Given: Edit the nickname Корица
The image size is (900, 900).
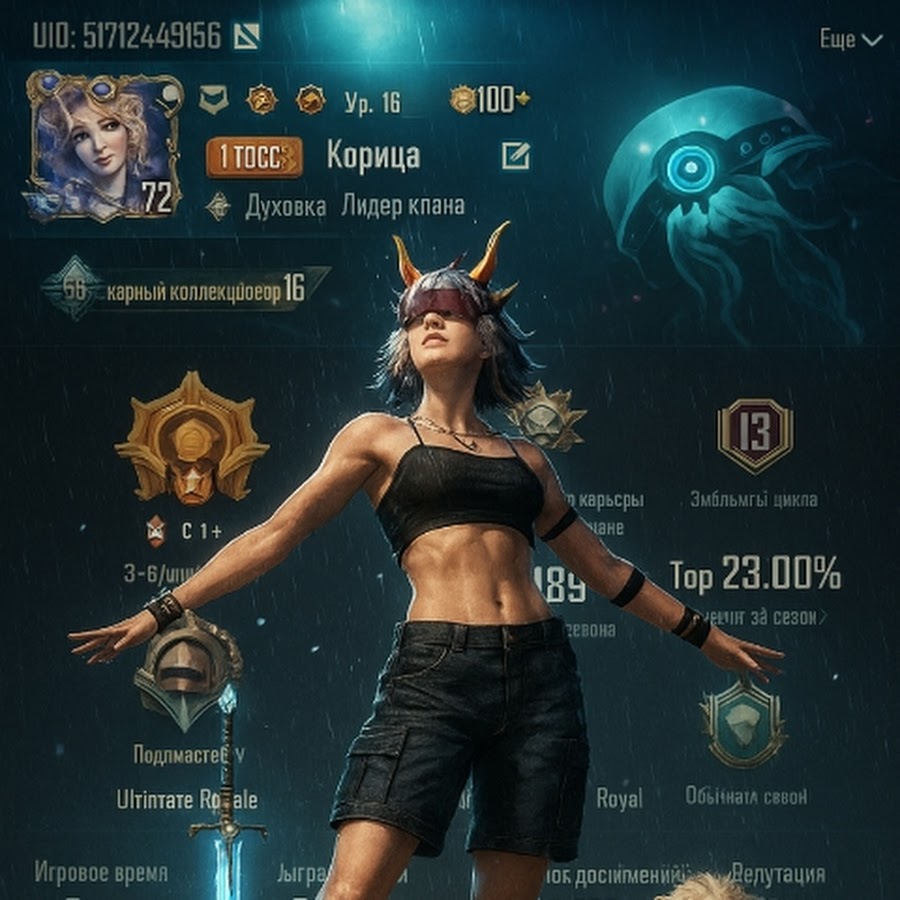Looking at the screenshot, I should (x=516, y=155).
